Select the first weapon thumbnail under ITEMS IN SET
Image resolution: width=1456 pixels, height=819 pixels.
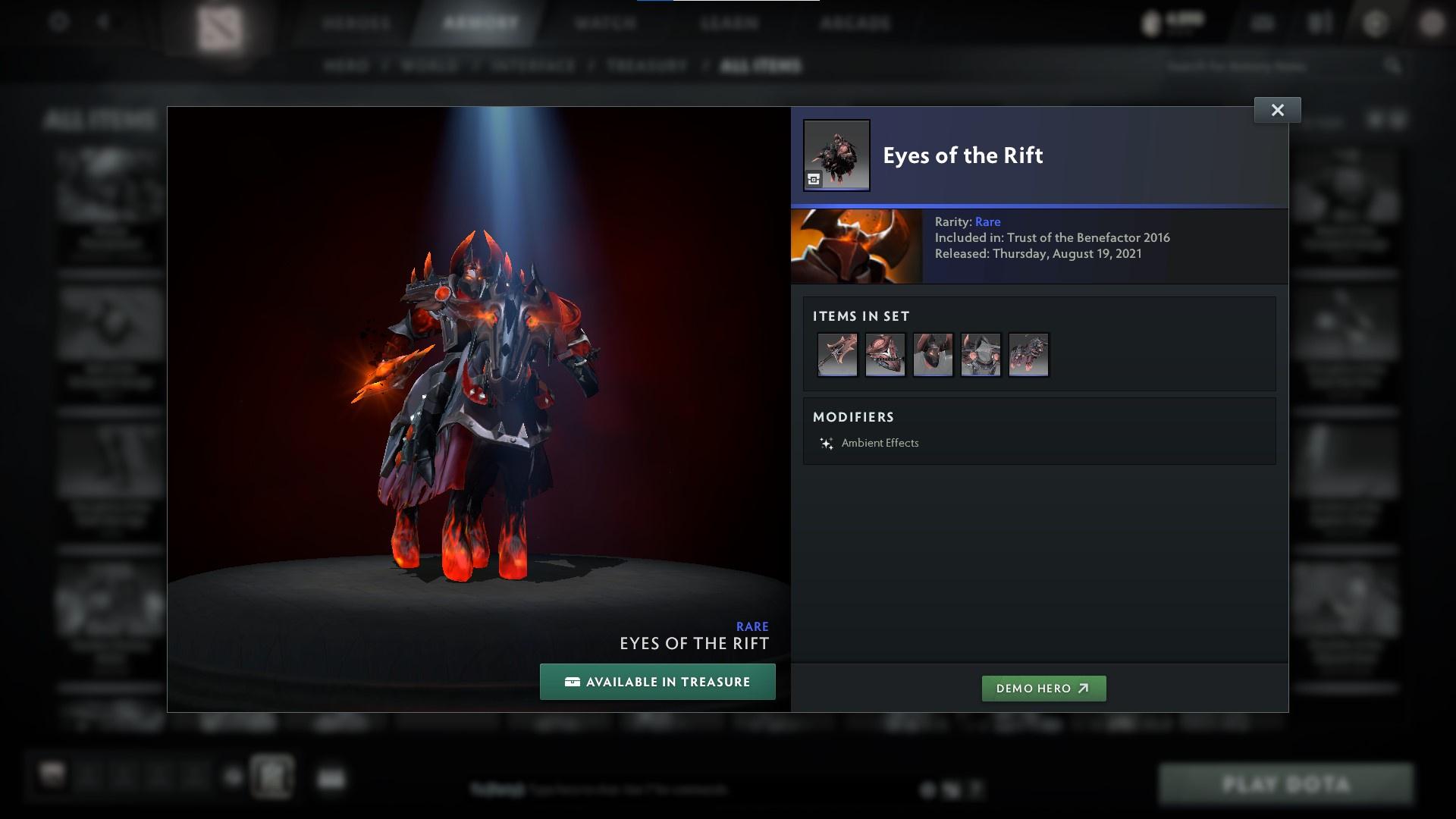(x=836, y=354)
